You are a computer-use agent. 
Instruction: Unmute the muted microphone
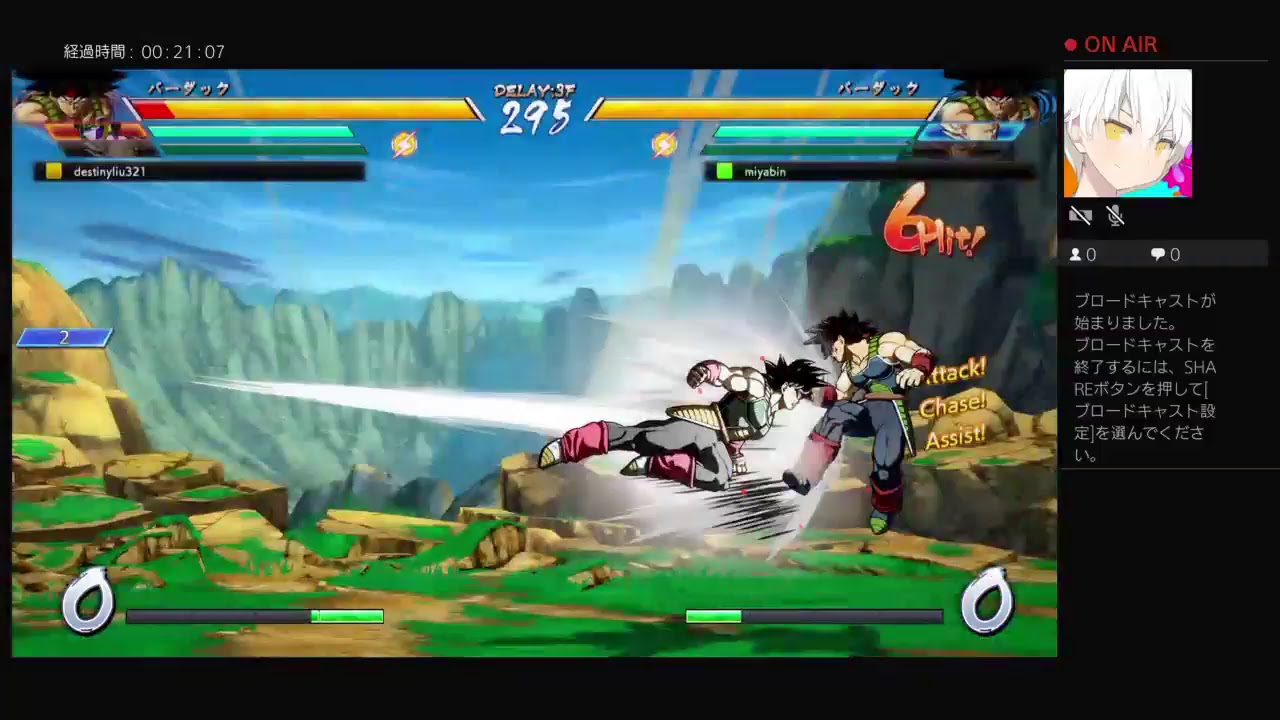coord(1114,215)
